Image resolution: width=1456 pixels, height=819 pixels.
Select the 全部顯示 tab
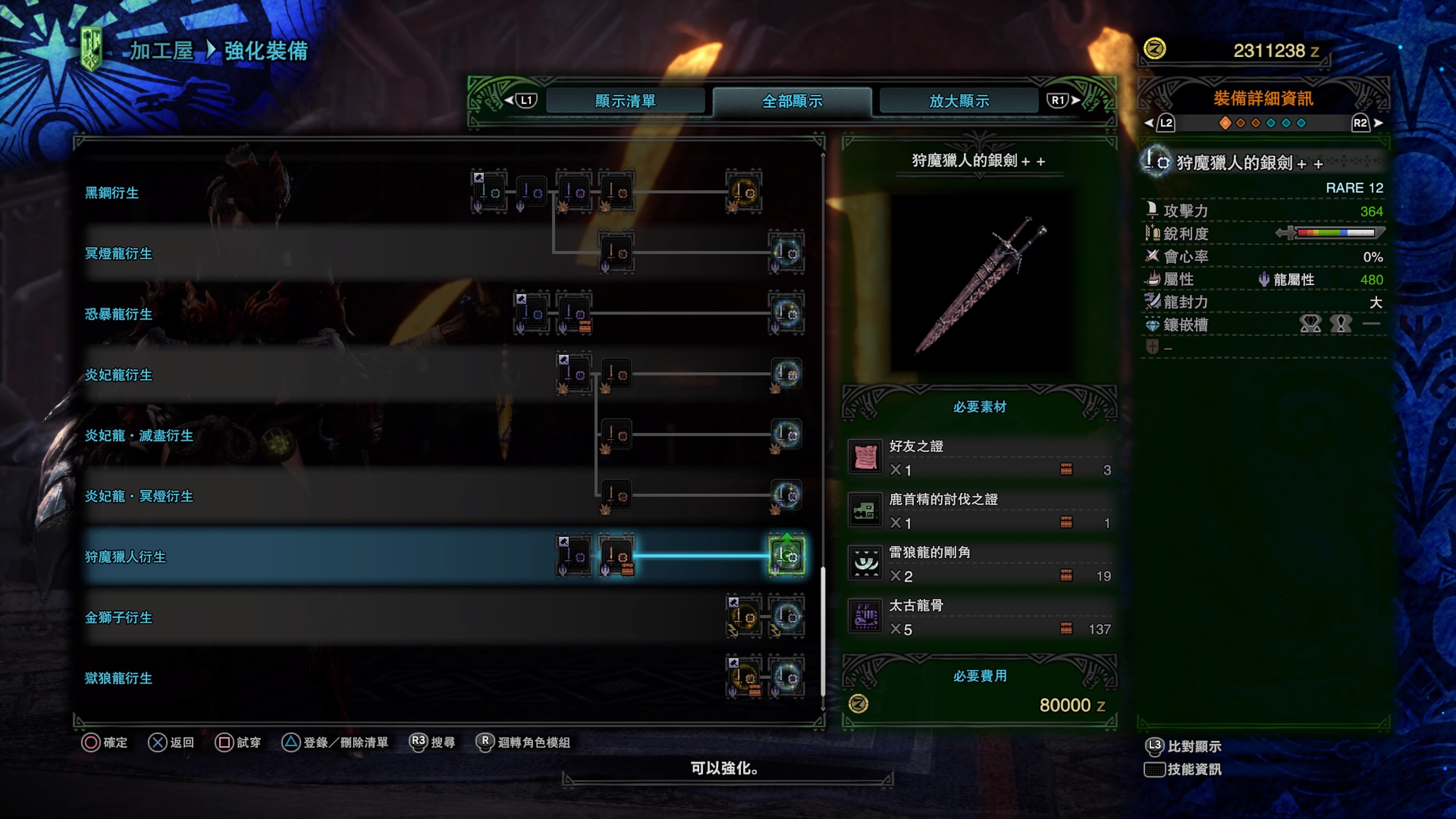click(x=792, y=101)
